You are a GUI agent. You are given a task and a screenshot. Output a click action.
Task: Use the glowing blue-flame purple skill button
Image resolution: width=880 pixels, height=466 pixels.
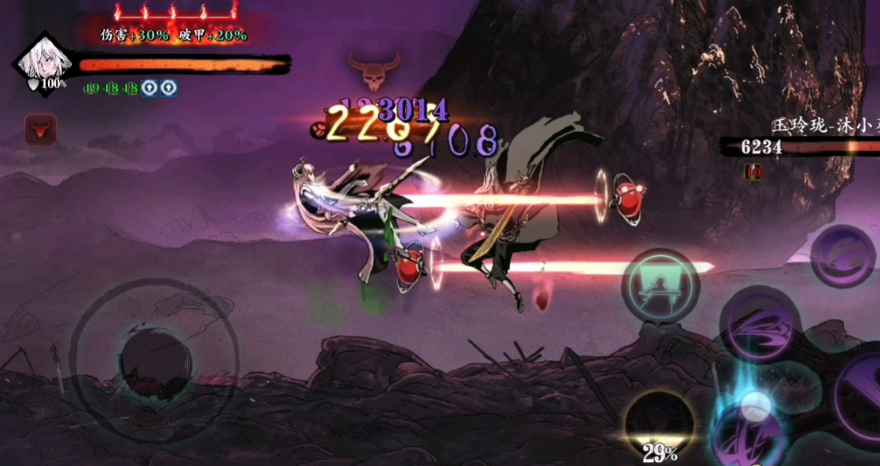pos(751,425)
